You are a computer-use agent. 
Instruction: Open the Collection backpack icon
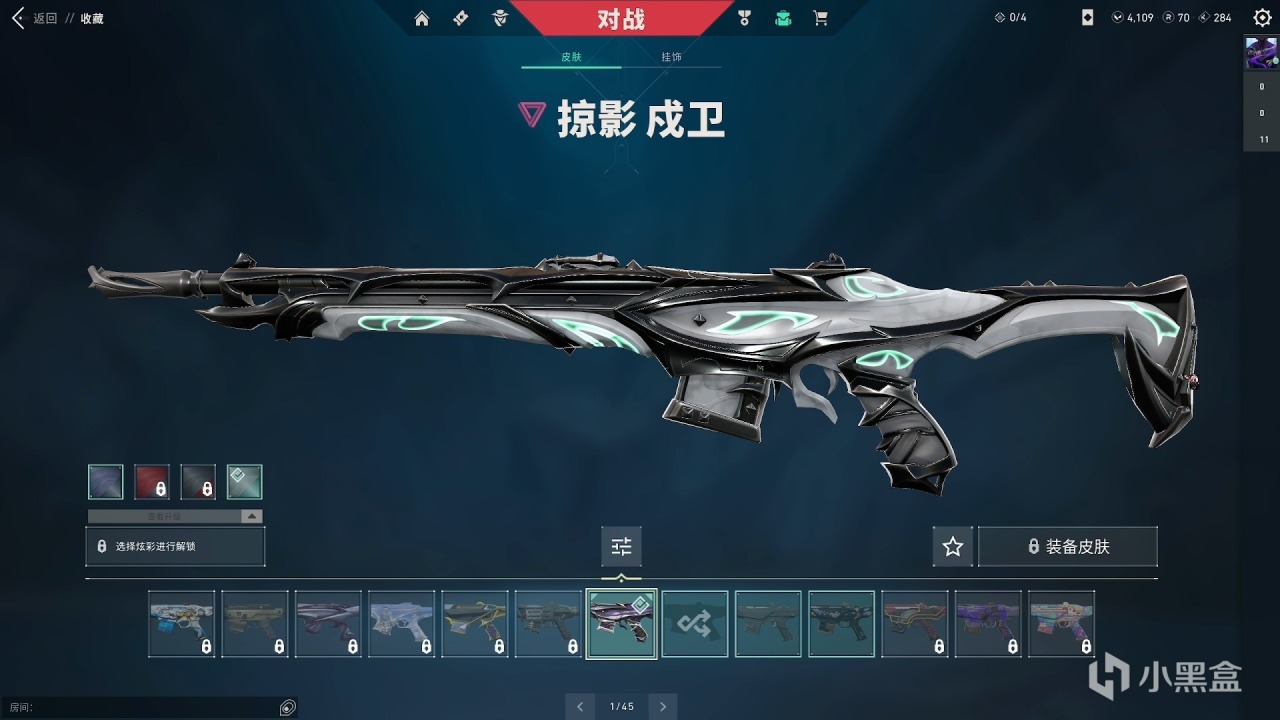click(783, 18)
